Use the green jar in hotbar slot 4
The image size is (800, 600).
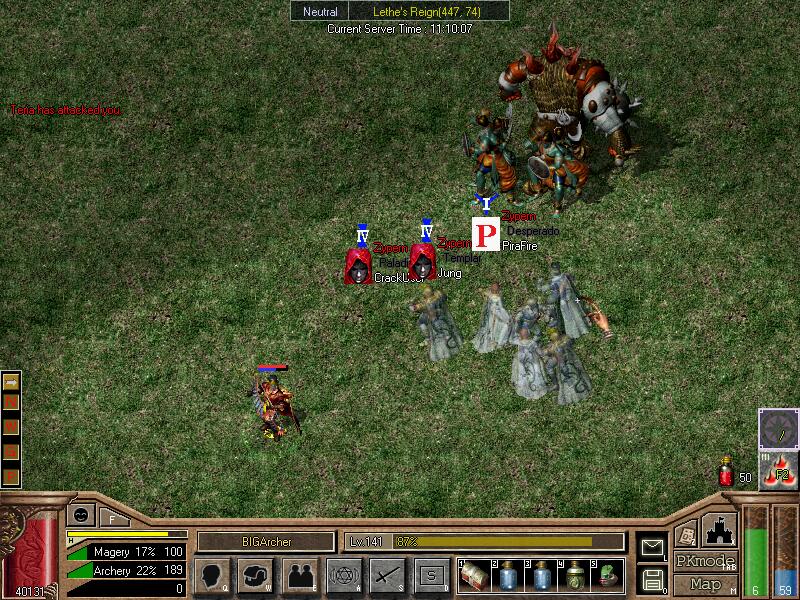tap(575, 575)
